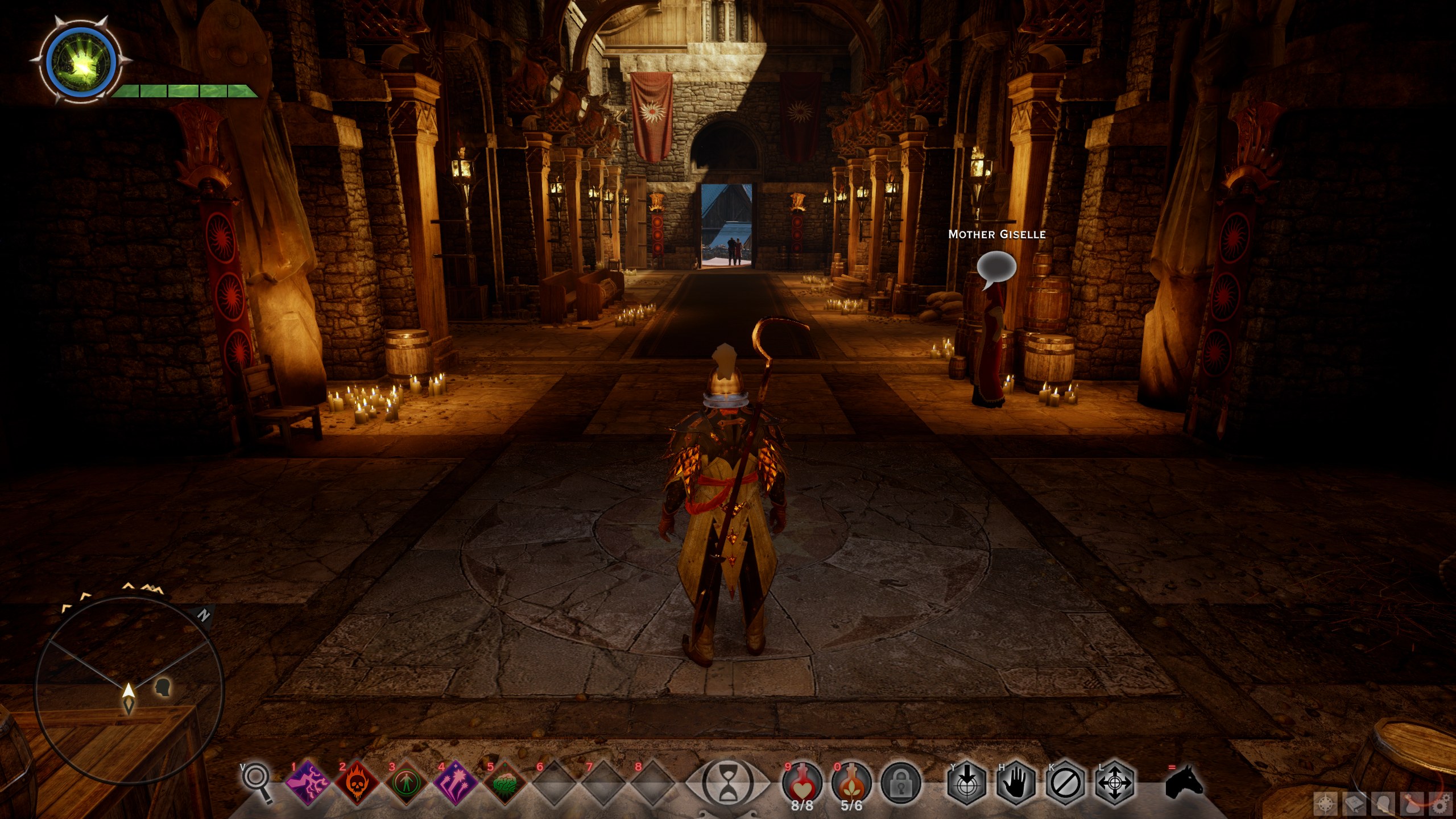The width and height of the screenshot is (1456, 819).
Task: Activate the green figure barrier ability
Action: click(406, 783)
